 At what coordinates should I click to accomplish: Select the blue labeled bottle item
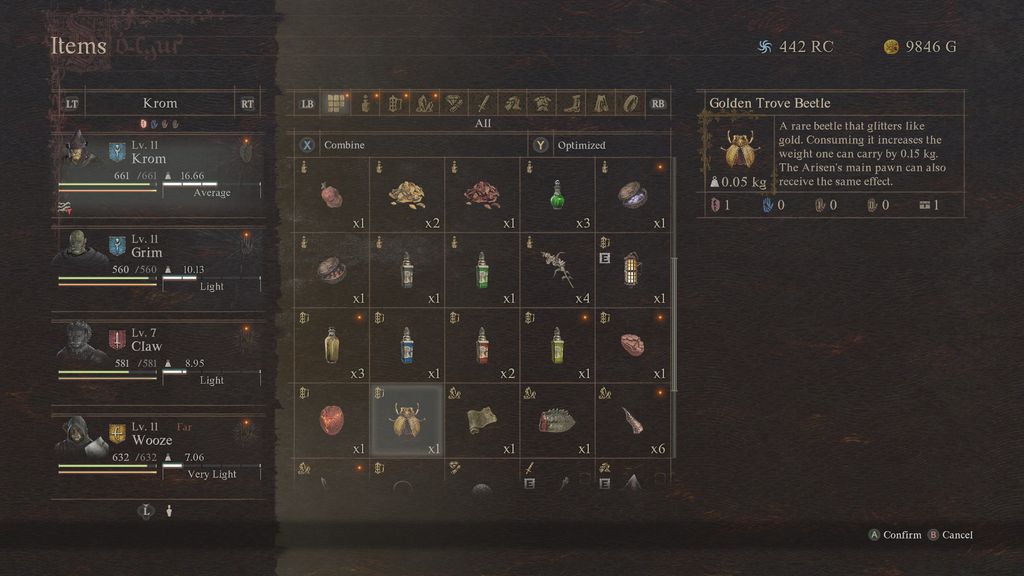click(x=407, y=345)
